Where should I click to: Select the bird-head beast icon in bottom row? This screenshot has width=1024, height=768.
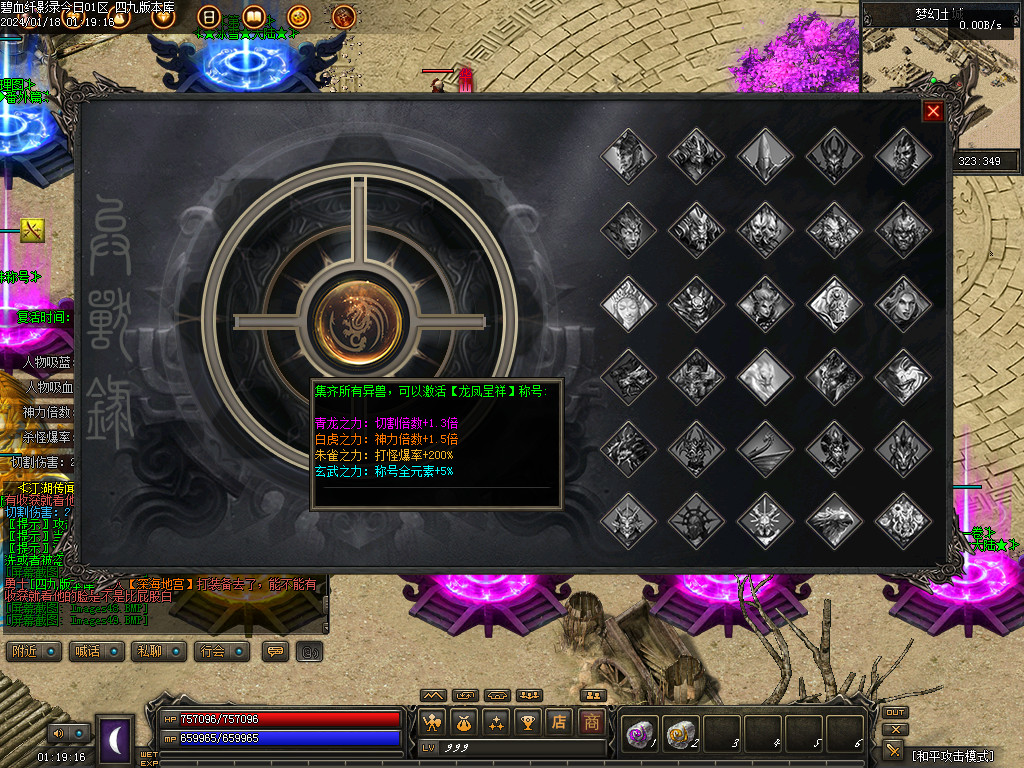834,520
